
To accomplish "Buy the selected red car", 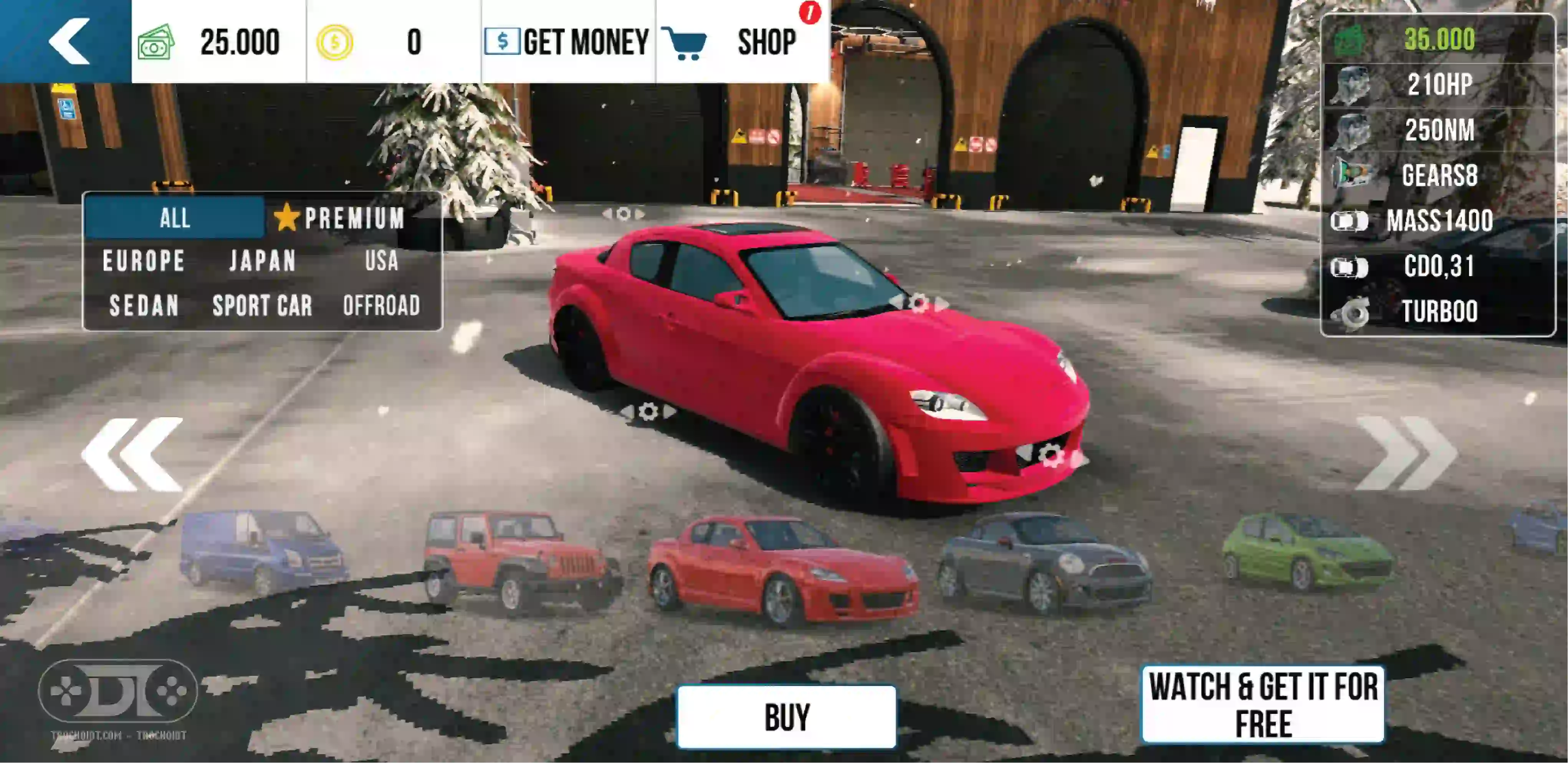I will tap(786, 717).
